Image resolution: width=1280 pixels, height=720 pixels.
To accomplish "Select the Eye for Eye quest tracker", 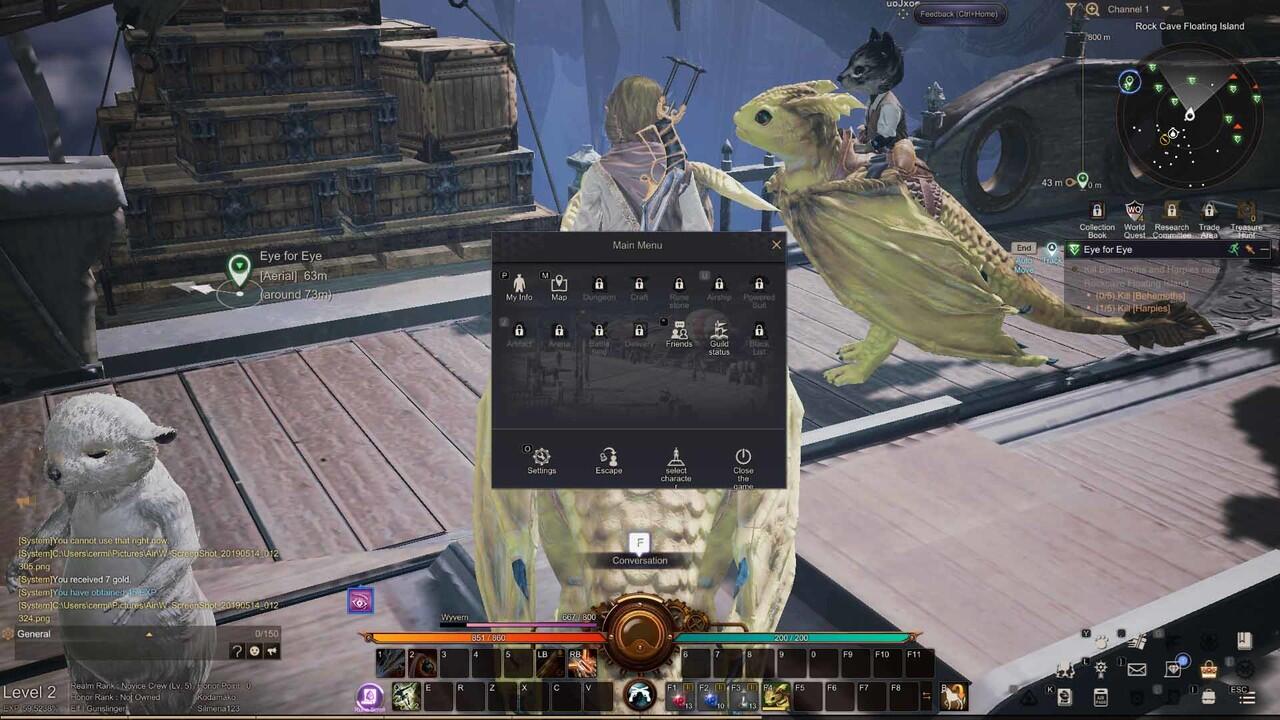I will click(1108, 249).
